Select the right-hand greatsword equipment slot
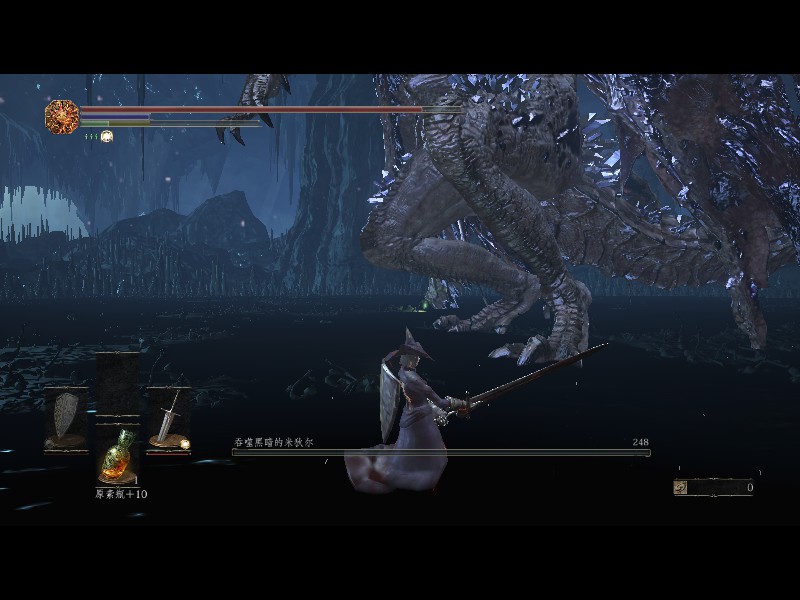Viewport: 800px width, 600px height. pyautogui.click(x=169, y=419)
